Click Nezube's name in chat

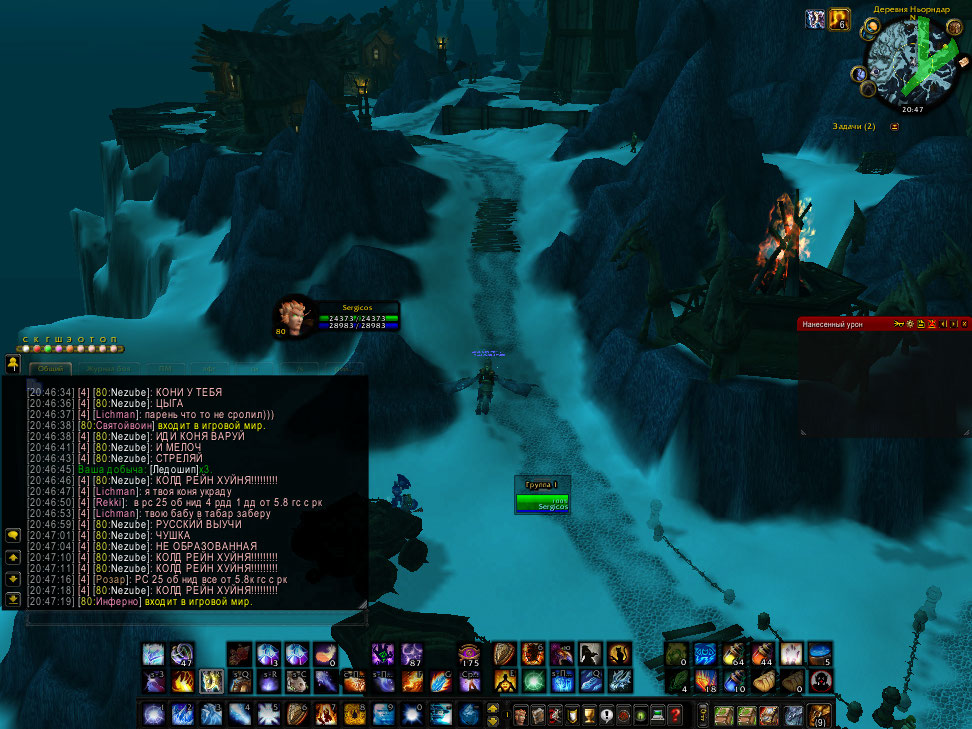(x=128, y=392)
